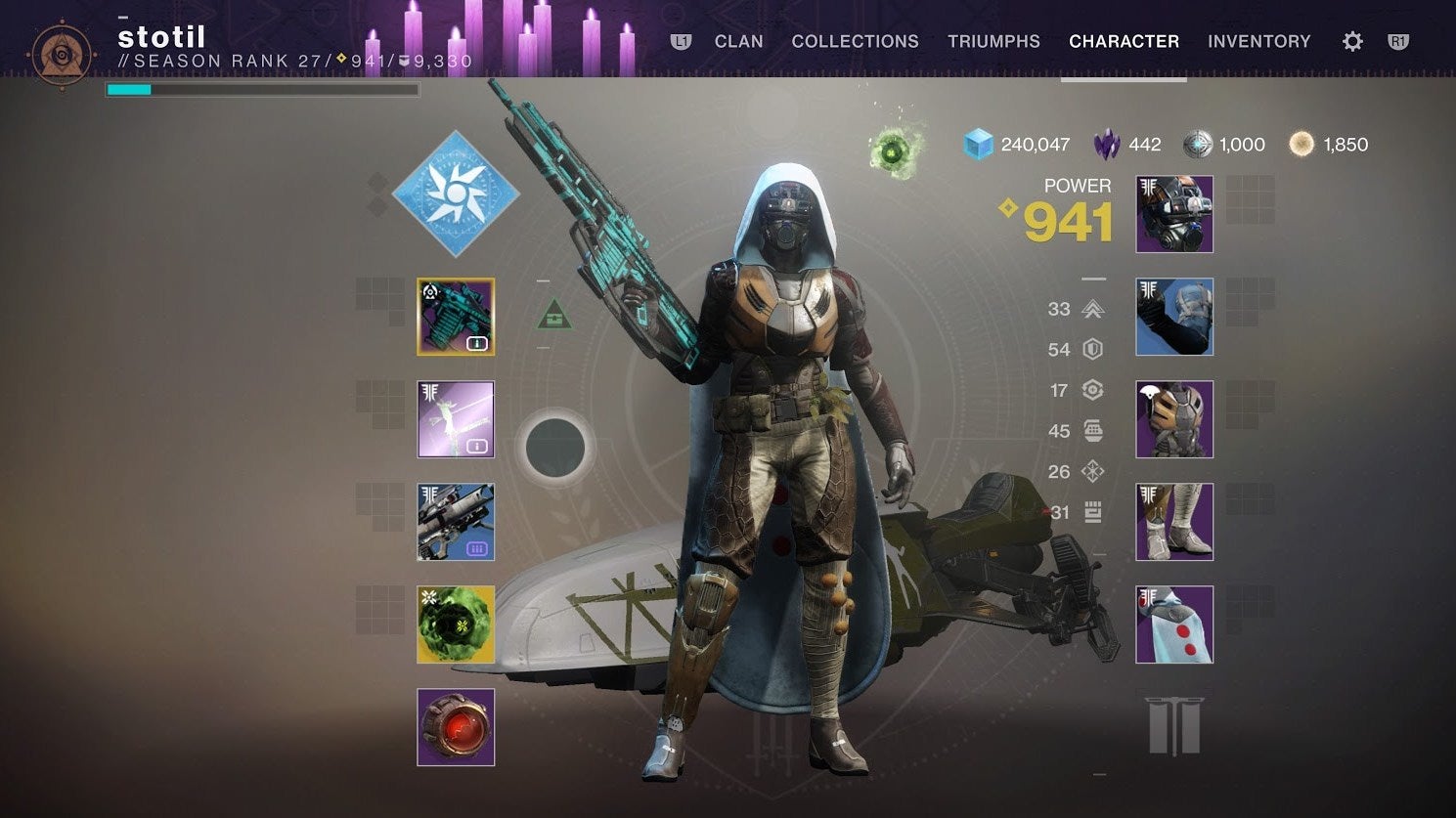This screenshot has height=818, width=1456.
Task: Select the purple bow energy weapon slot
Action: point(456,419)
